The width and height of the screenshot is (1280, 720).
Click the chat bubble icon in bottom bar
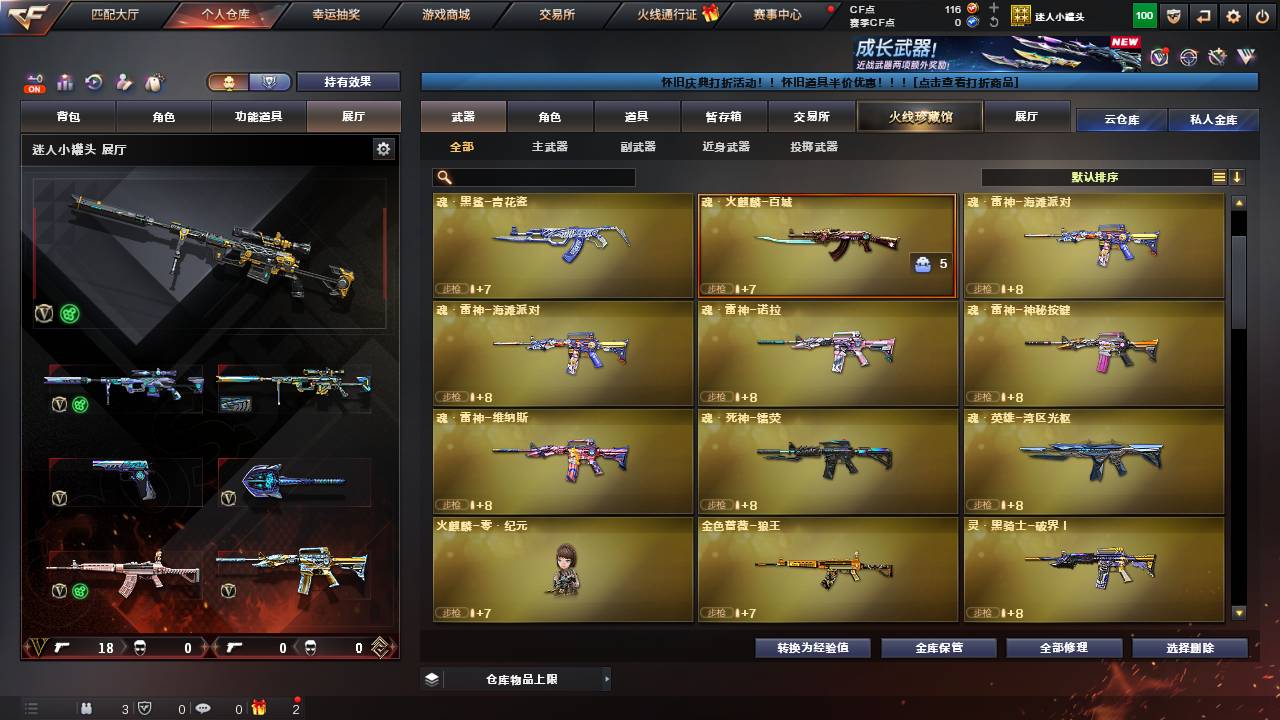coord(202,708)
